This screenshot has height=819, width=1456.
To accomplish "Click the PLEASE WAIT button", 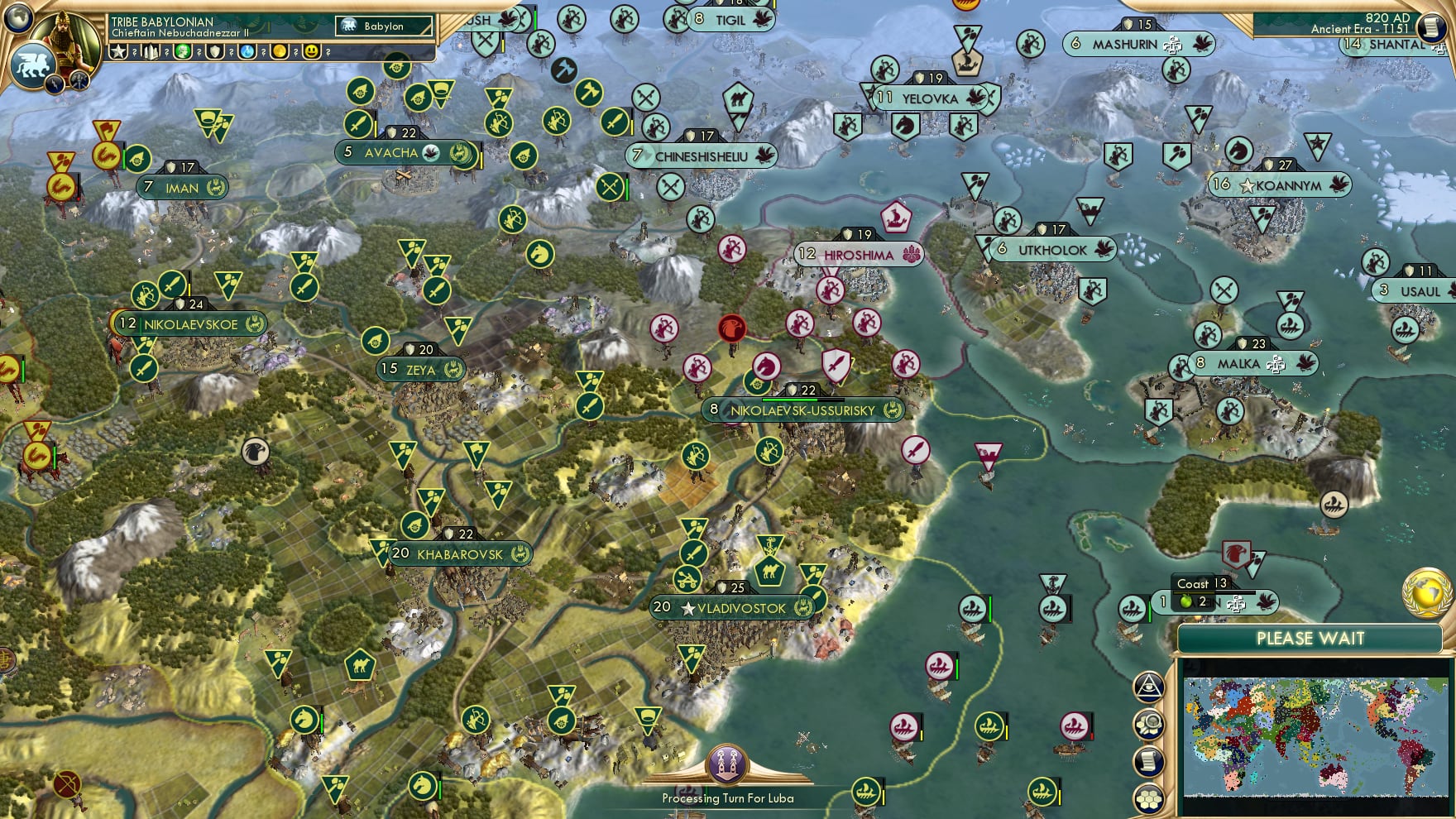I will pyautogui.click(x=1310, y=639).
